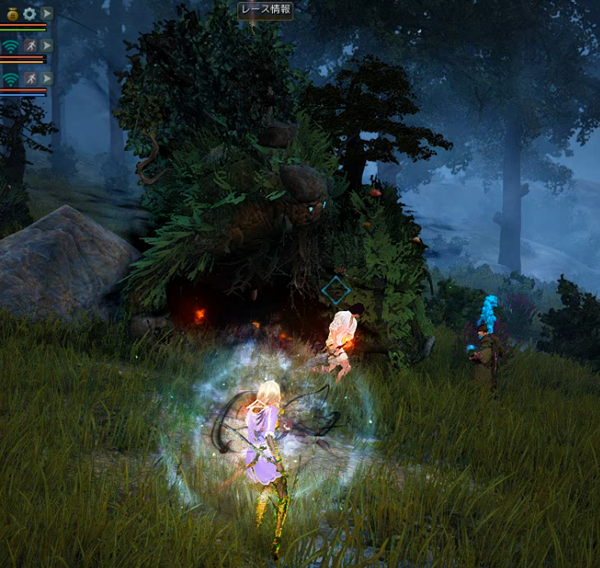Viewport: 600px width, 568px height.
Task: Click the arrow button beside the gear icon
Action: [46, 14]
